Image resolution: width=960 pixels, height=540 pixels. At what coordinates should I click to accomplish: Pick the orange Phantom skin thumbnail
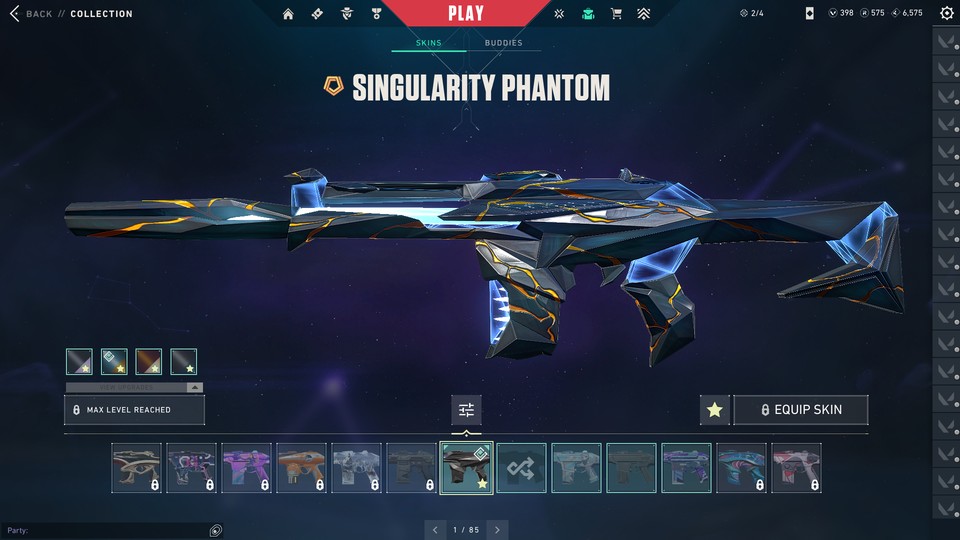pos(301,468)
